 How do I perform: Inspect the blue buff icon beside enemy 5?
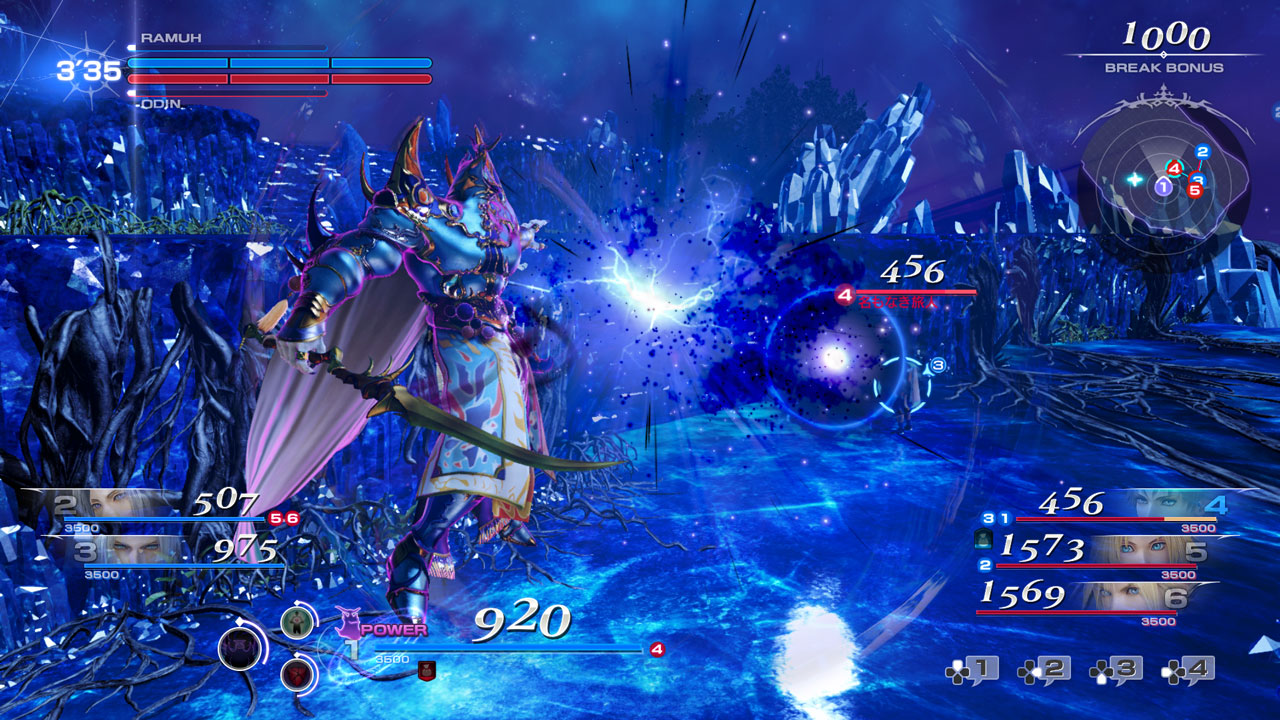click(x=982, y=541)
